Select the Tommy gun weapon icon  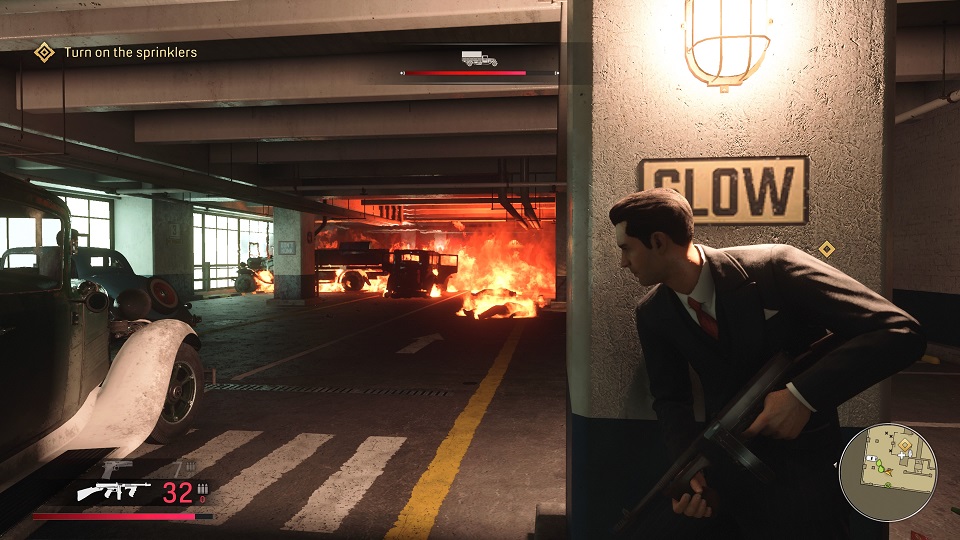113,492
